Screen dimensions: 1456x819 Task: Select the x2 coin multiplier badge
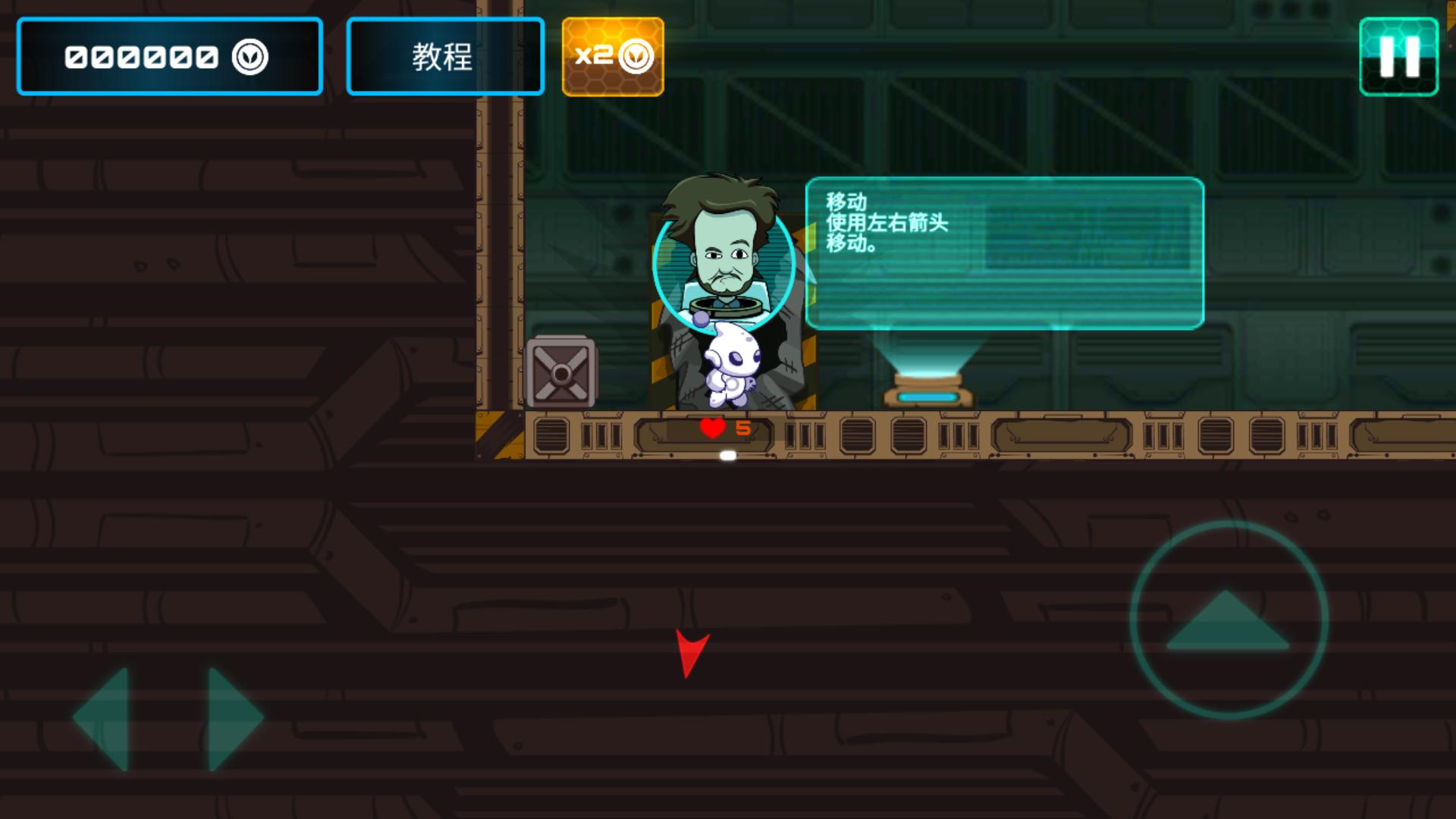[613, 55]
